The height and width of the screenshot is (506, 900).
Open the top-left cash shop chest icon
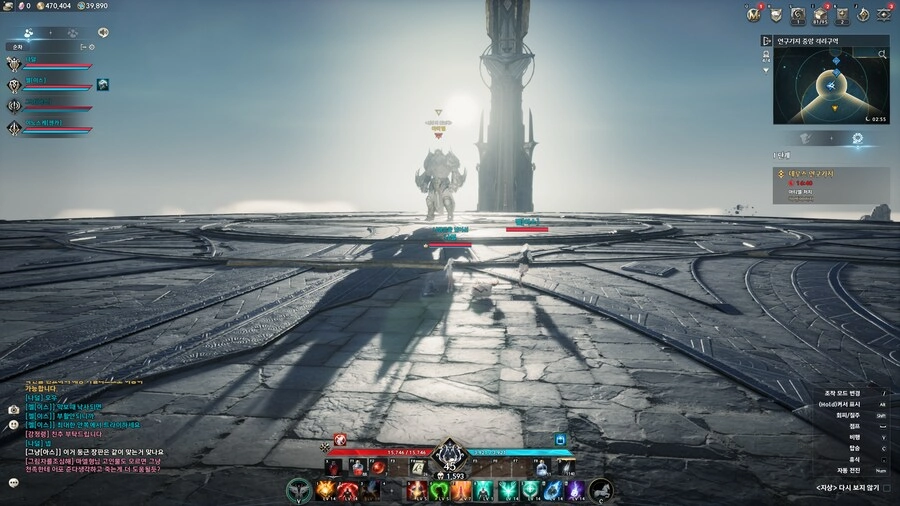(8, 5)
